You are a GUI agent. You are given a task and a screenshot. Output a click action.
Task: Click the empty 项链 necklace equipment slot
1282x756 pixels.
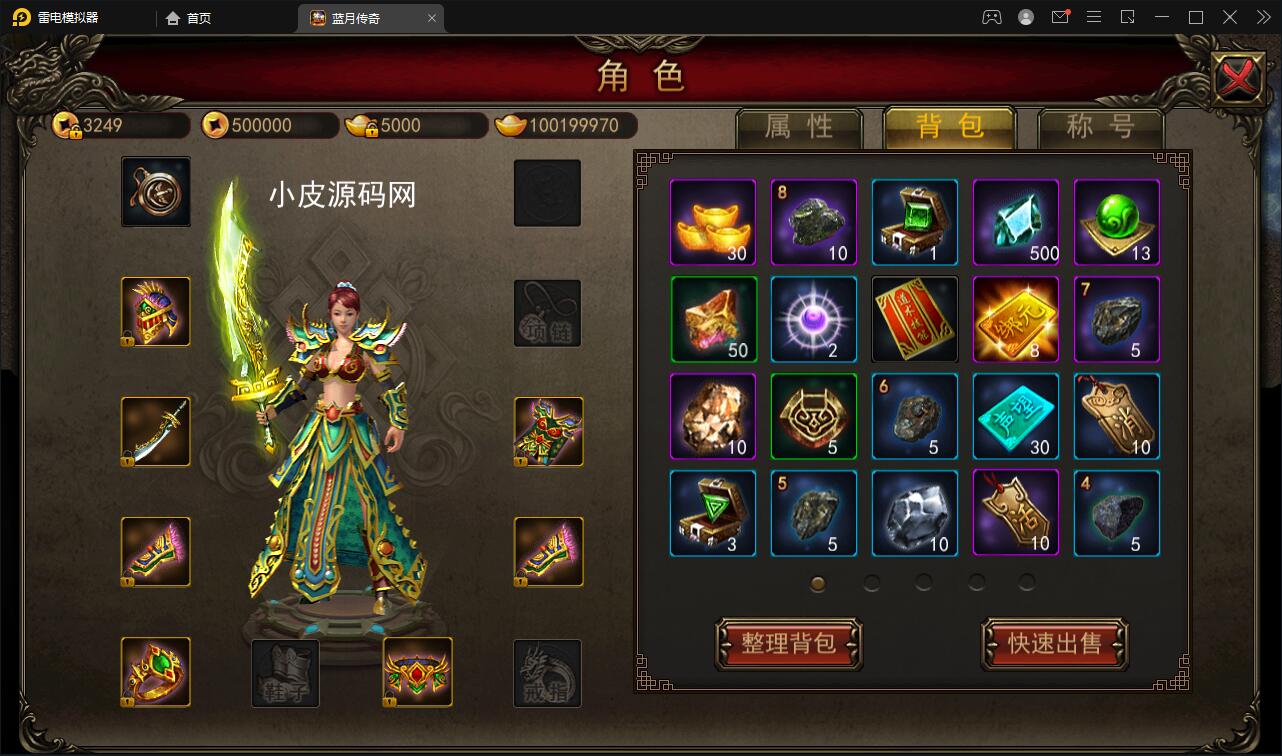547,312
